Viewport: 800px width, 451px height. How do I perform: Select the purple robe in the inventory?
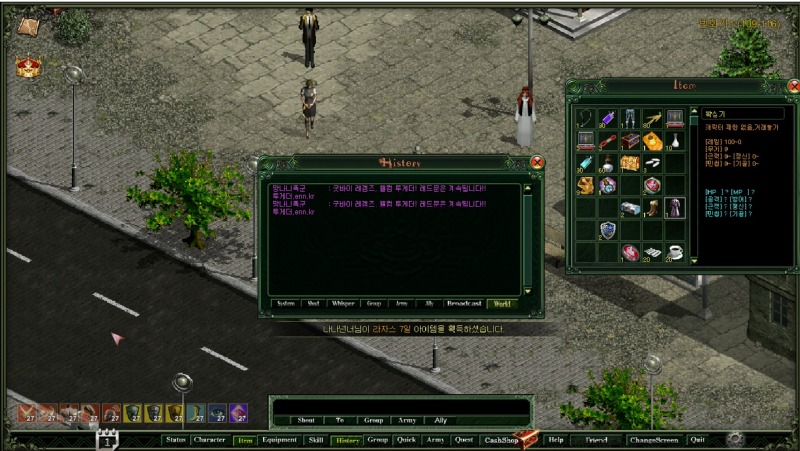coord(675,207)
